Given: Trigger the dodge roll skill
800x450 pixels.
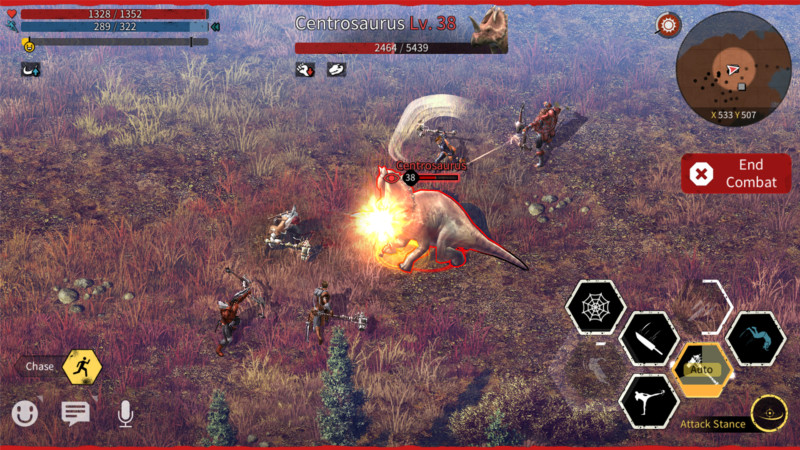Looking at the screenshot, I should (x=755, y=339).
